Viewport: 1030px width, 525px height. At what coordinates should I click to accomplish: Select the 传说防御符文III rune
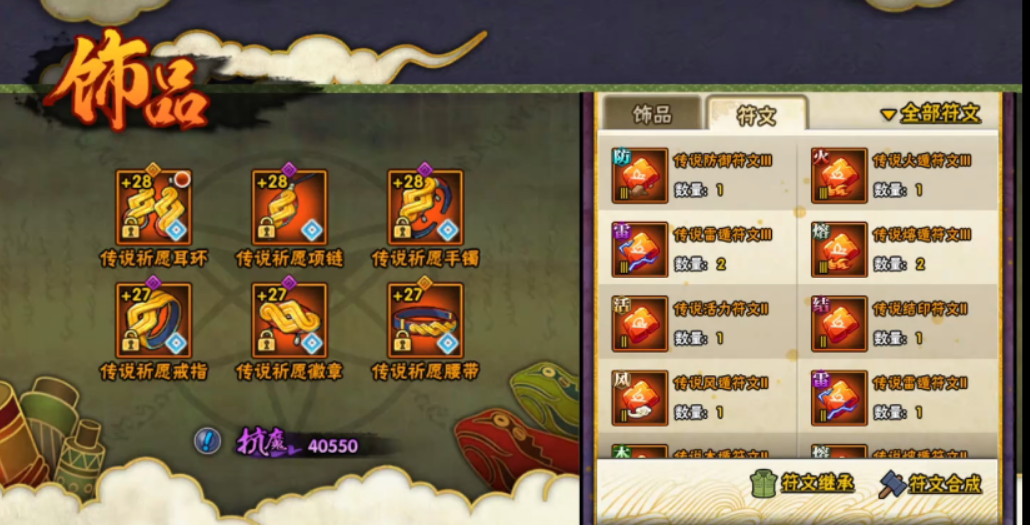pos(640,175)
